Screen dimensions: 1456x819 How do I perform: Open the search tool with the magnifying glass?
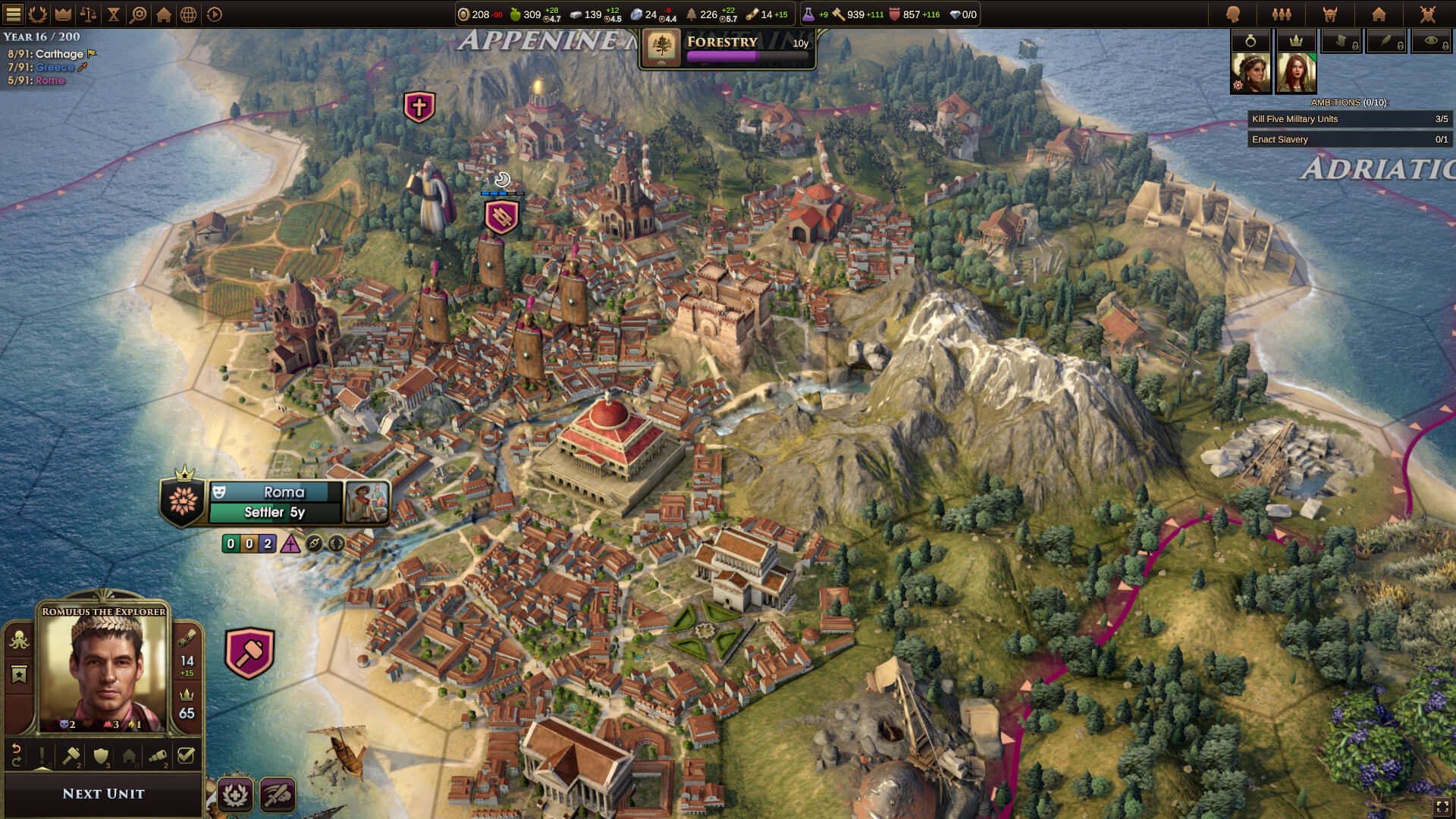(x=139, y=13)
